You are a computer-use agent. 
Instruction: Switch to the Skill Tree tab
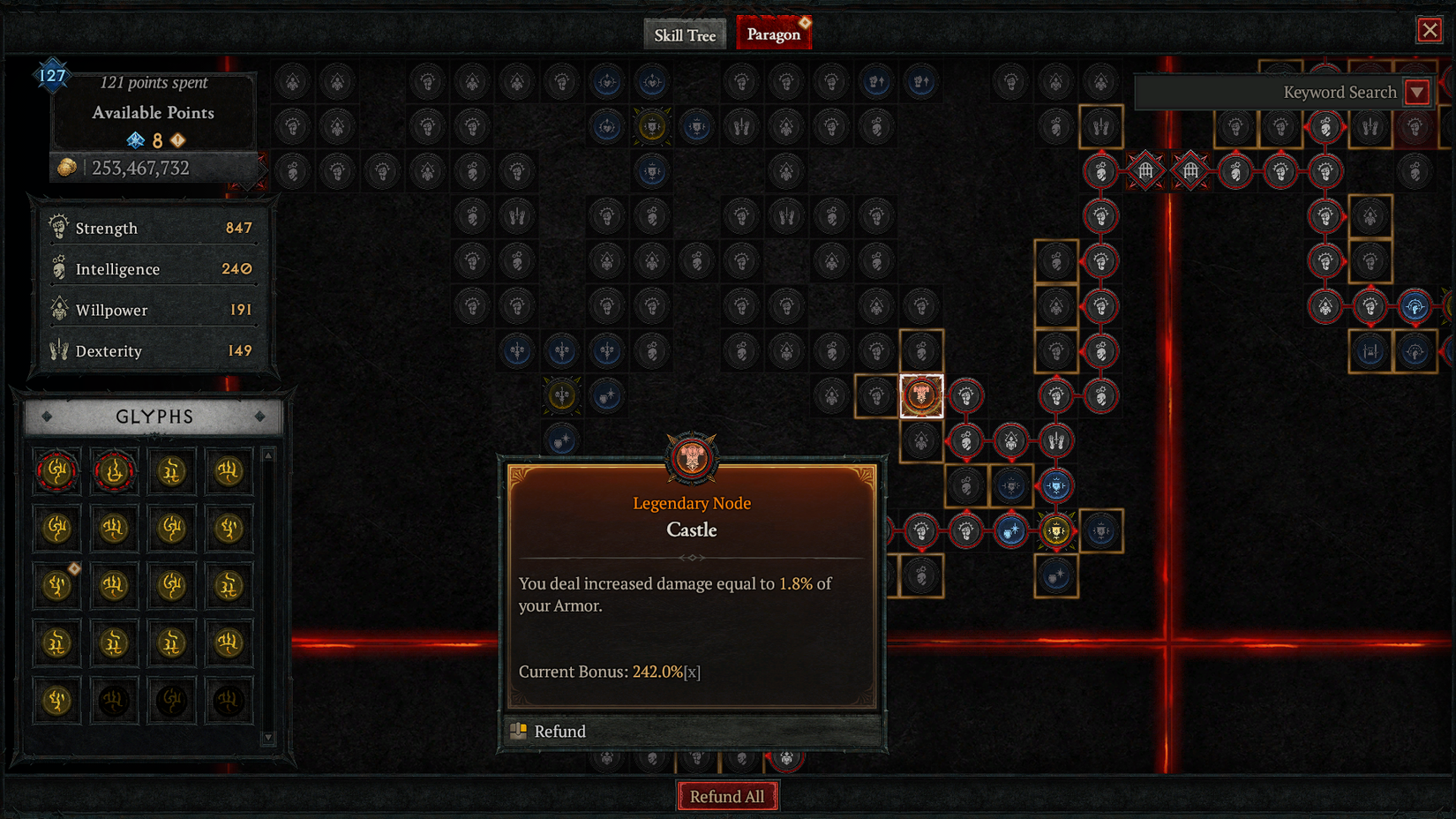coord(685,34)
